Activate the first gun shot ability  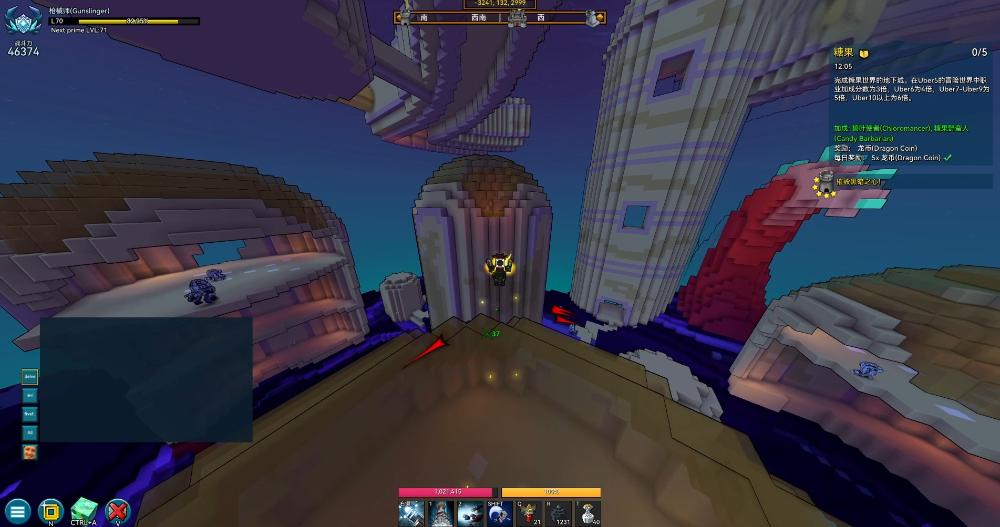411,512
